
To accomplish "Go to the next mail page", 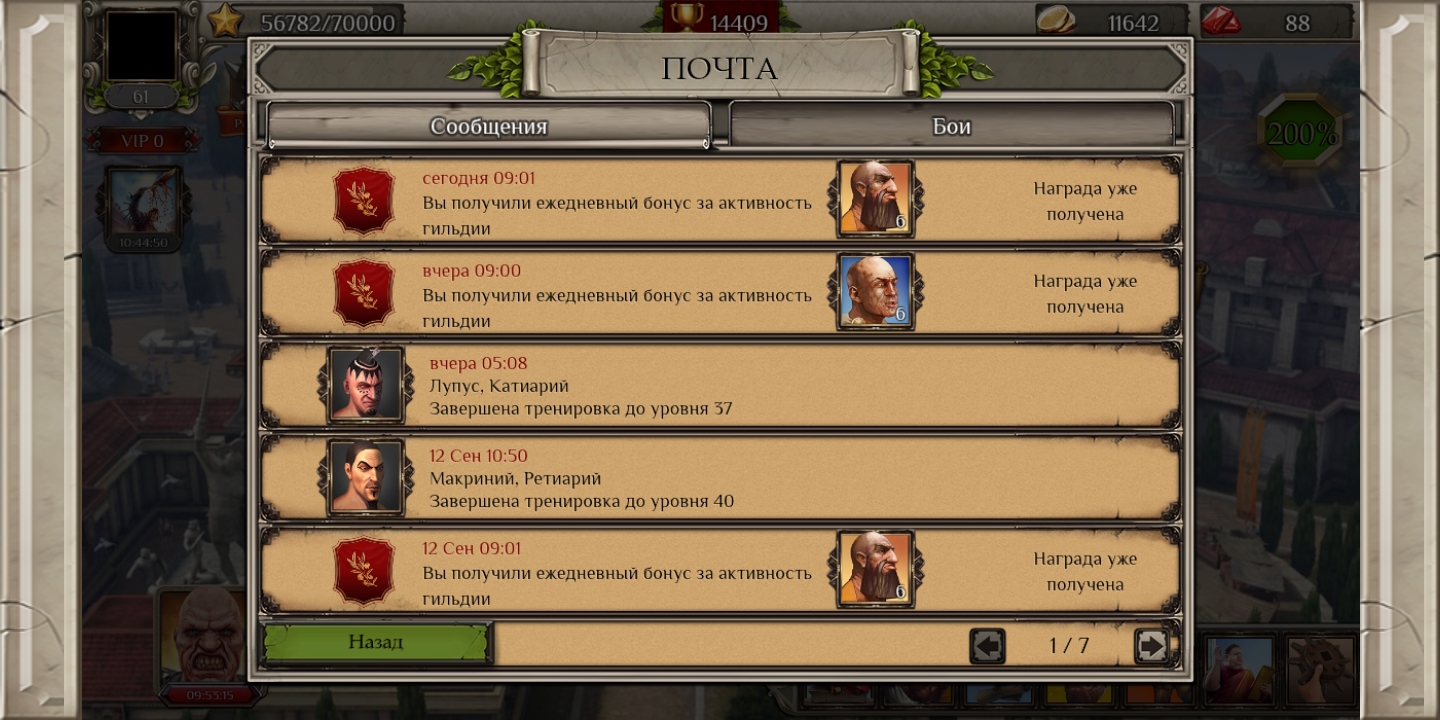I will pyautogui.click(x=1151, y=646).
